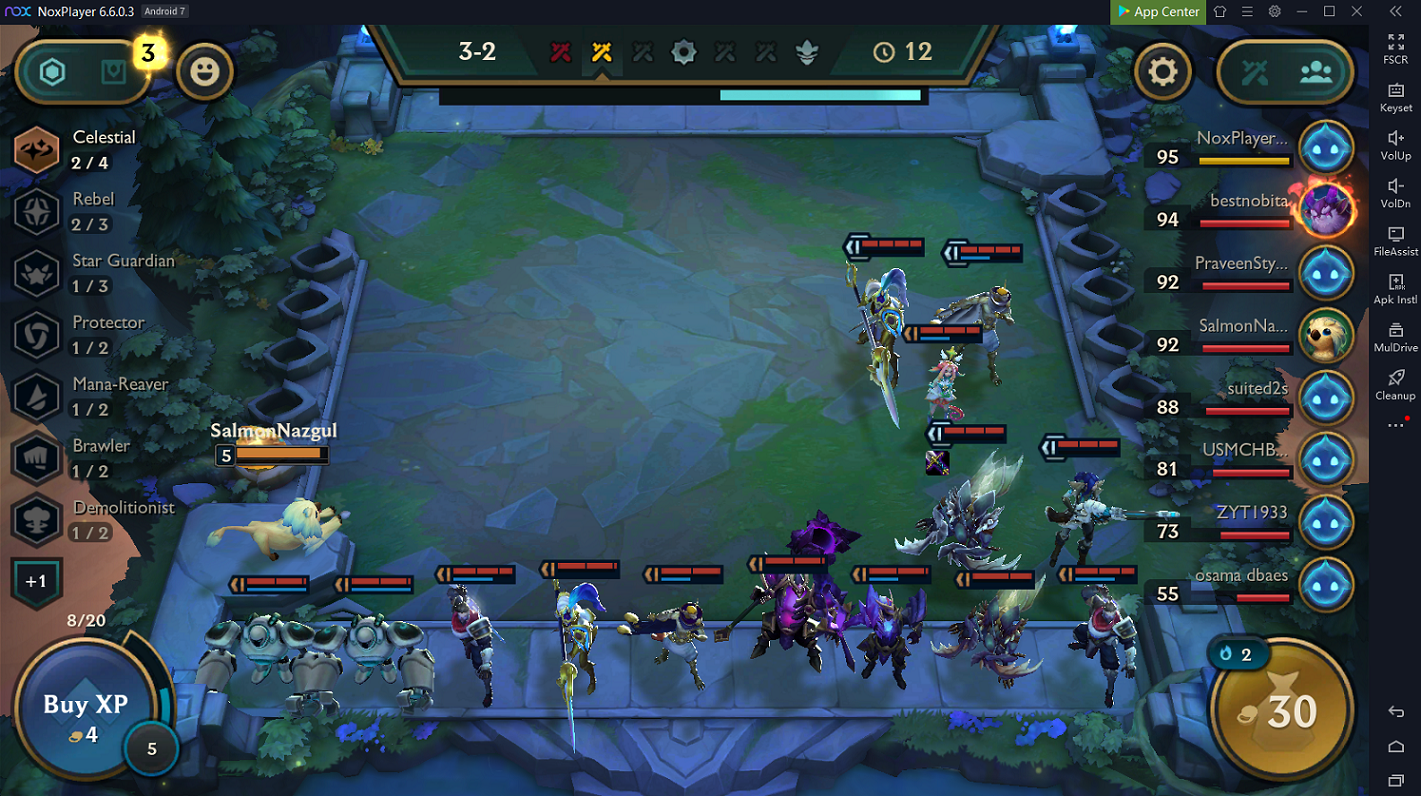Show the Rebel trait details

[x=36, y=212]
